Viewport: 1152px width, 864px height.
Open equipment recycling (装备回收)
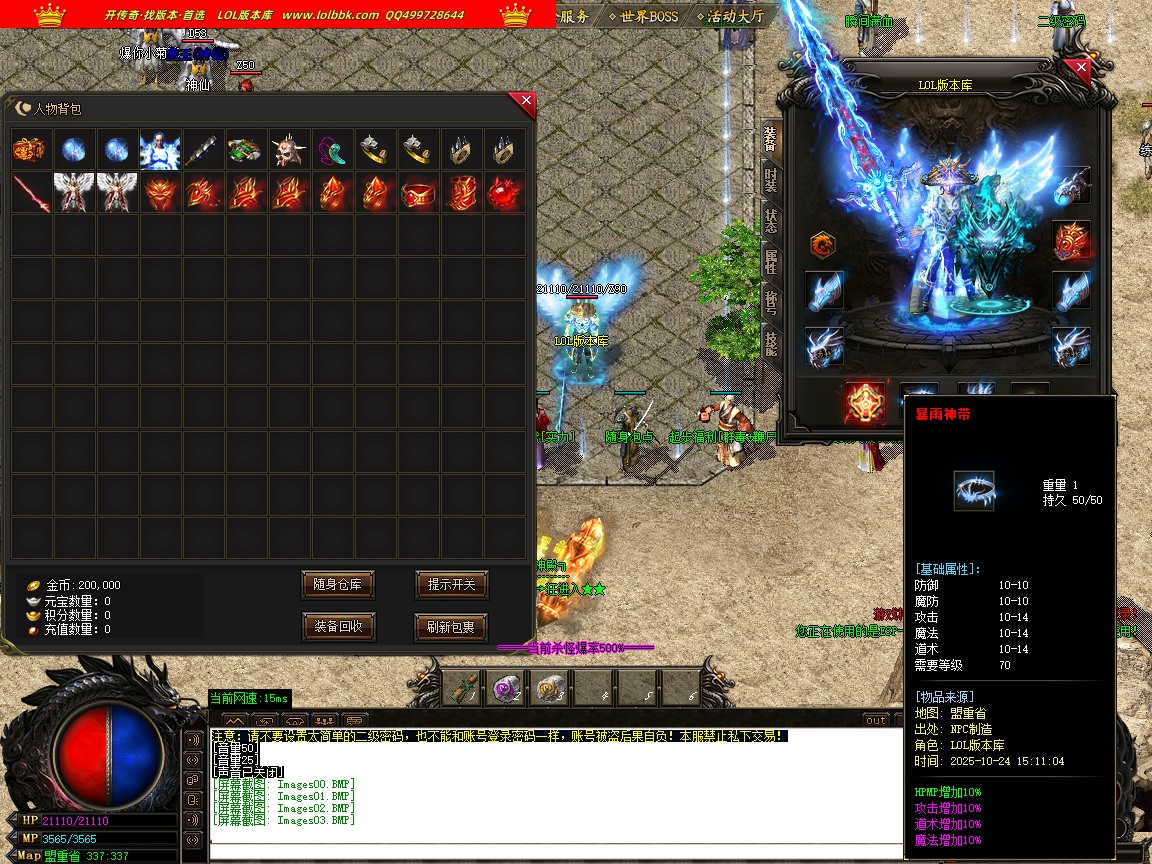(x=338, y=627)
